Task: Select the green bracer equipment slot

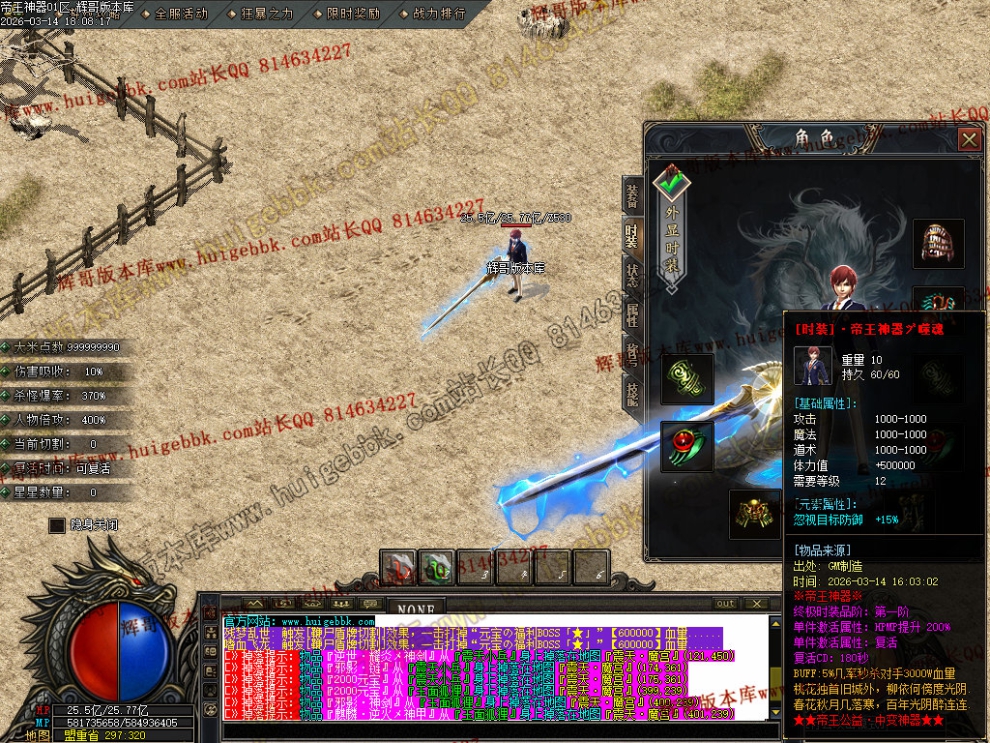Action: (x=687, y=379)
